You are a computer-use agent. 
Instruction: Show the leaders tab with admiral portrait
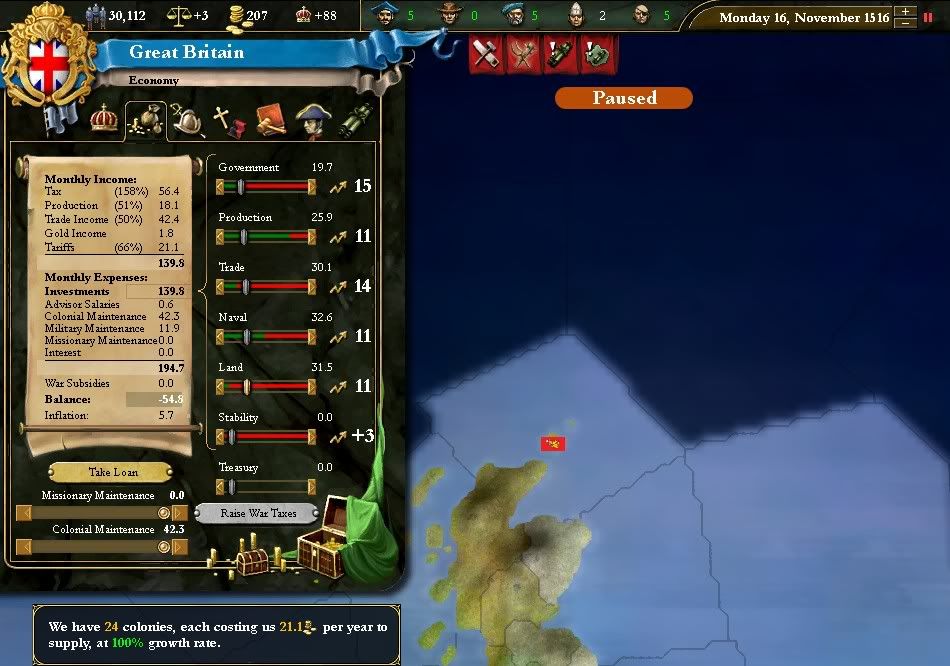[312, 121]
